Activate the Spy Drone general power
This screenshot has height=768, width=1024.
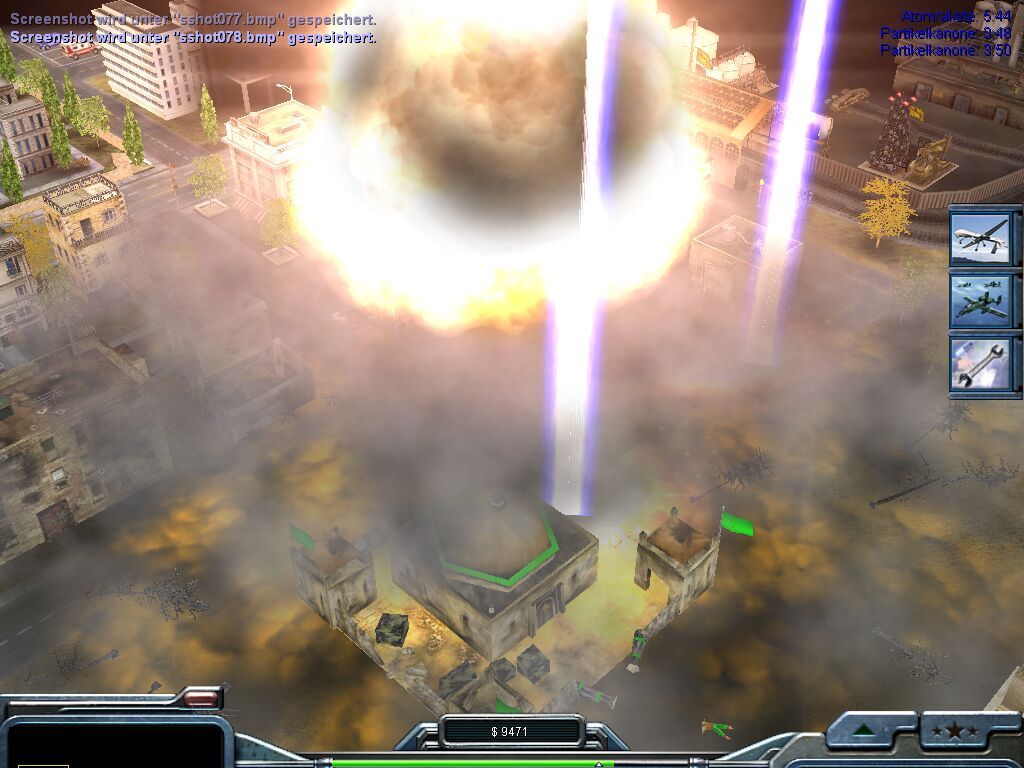tap(983, 236)
